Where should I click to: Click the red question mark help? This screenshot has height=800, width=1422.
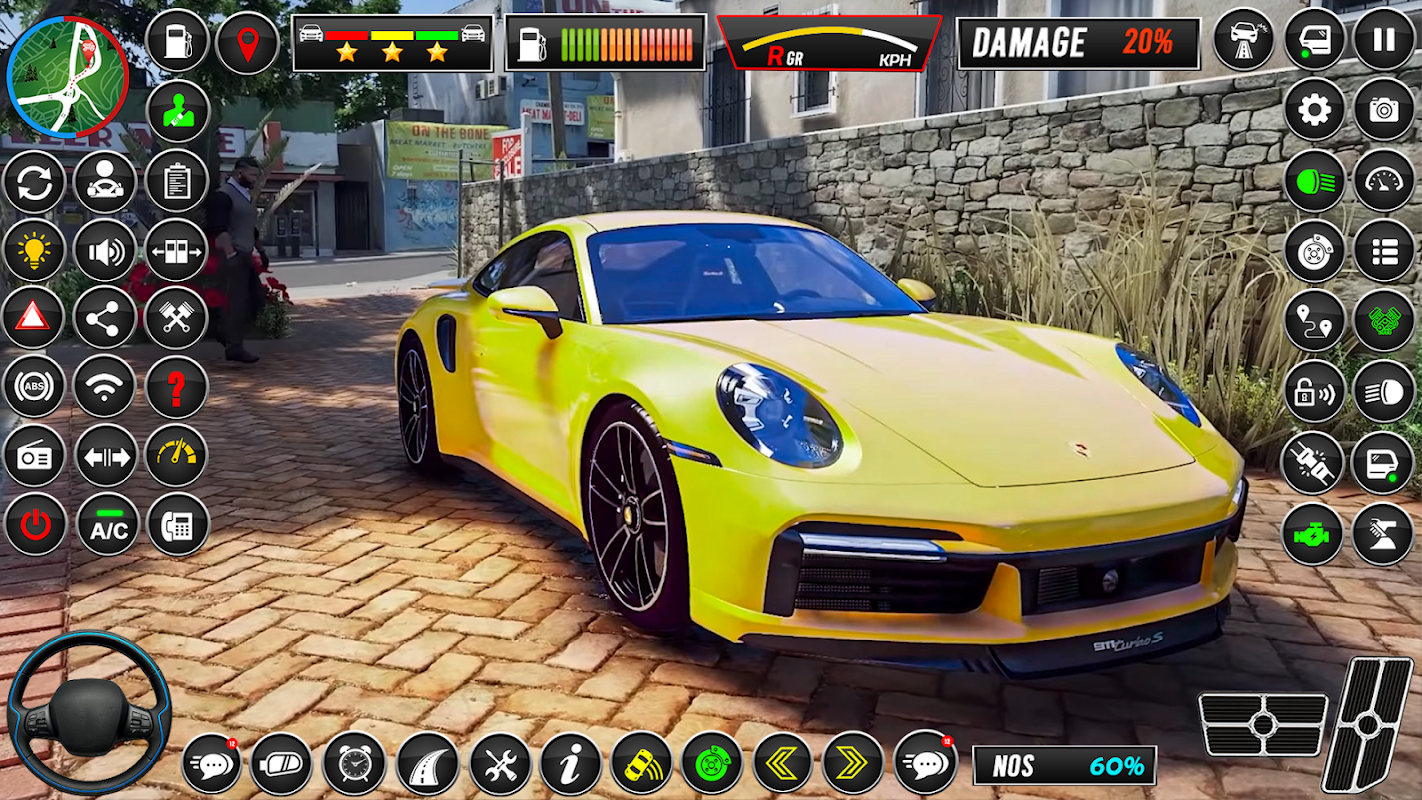pyautogui.click(x=177, y=387)
